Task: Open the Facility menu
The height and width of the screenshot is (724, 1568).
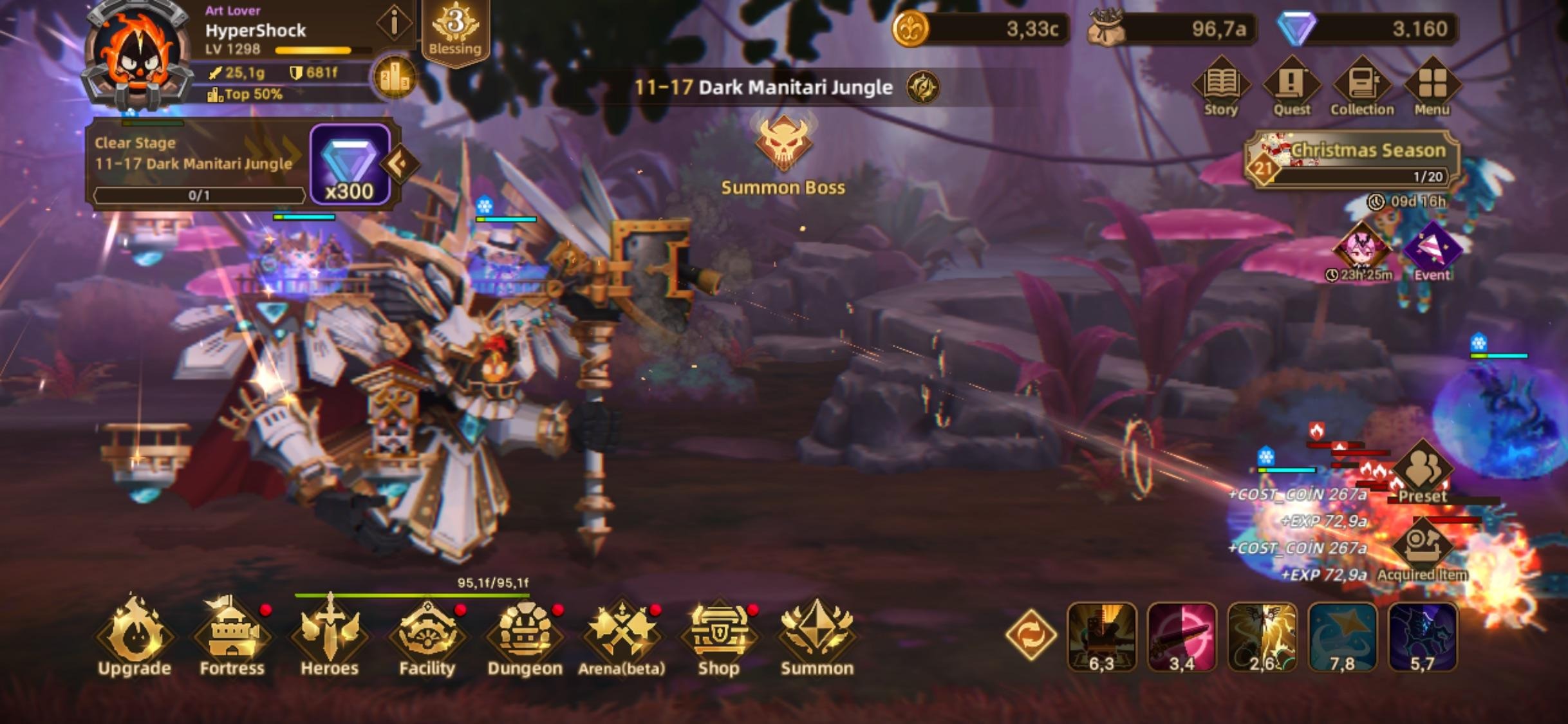Action: point(427,636)
